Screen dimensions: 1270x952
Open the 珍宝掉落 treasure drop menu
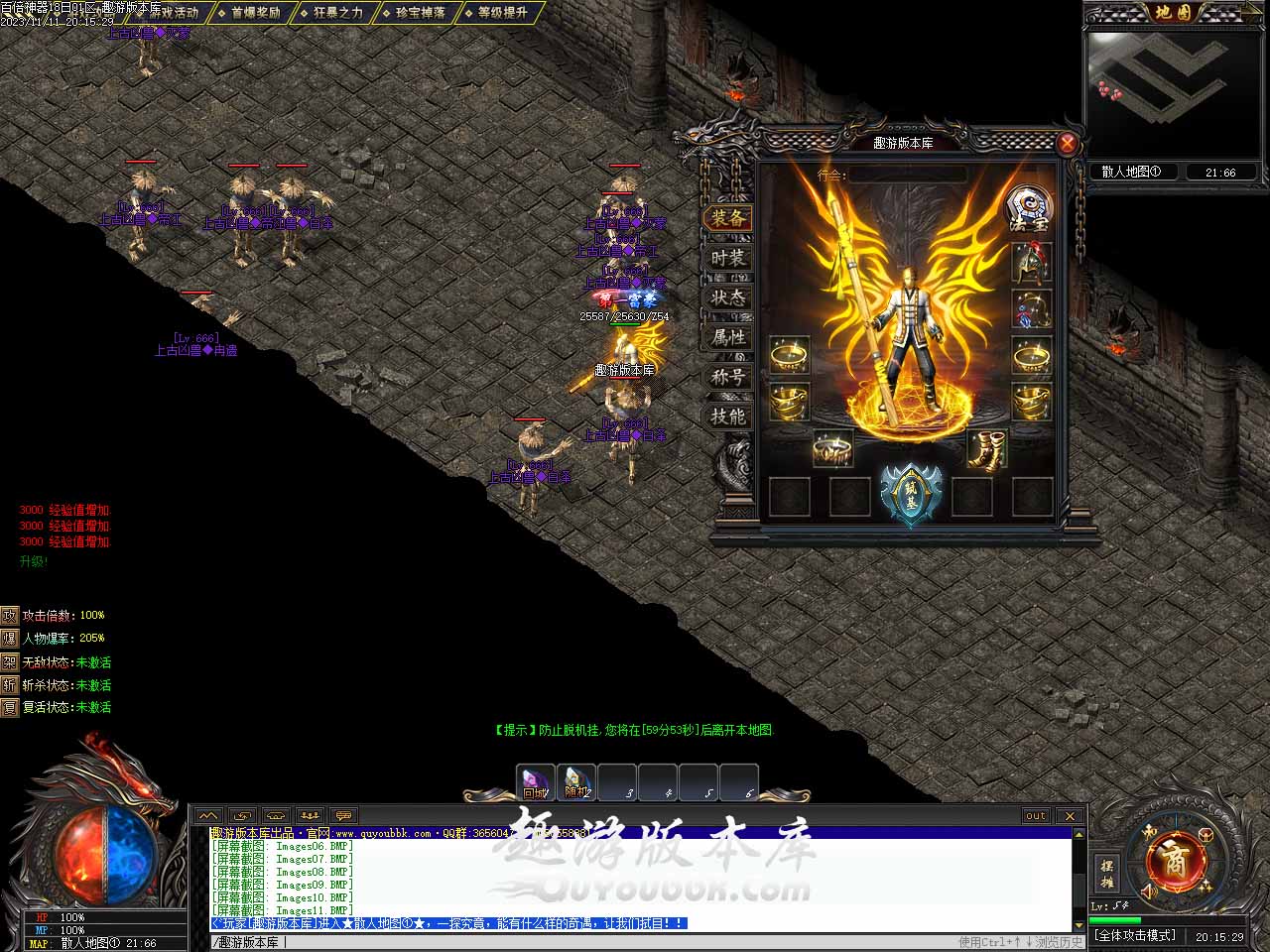pos(421,13)
